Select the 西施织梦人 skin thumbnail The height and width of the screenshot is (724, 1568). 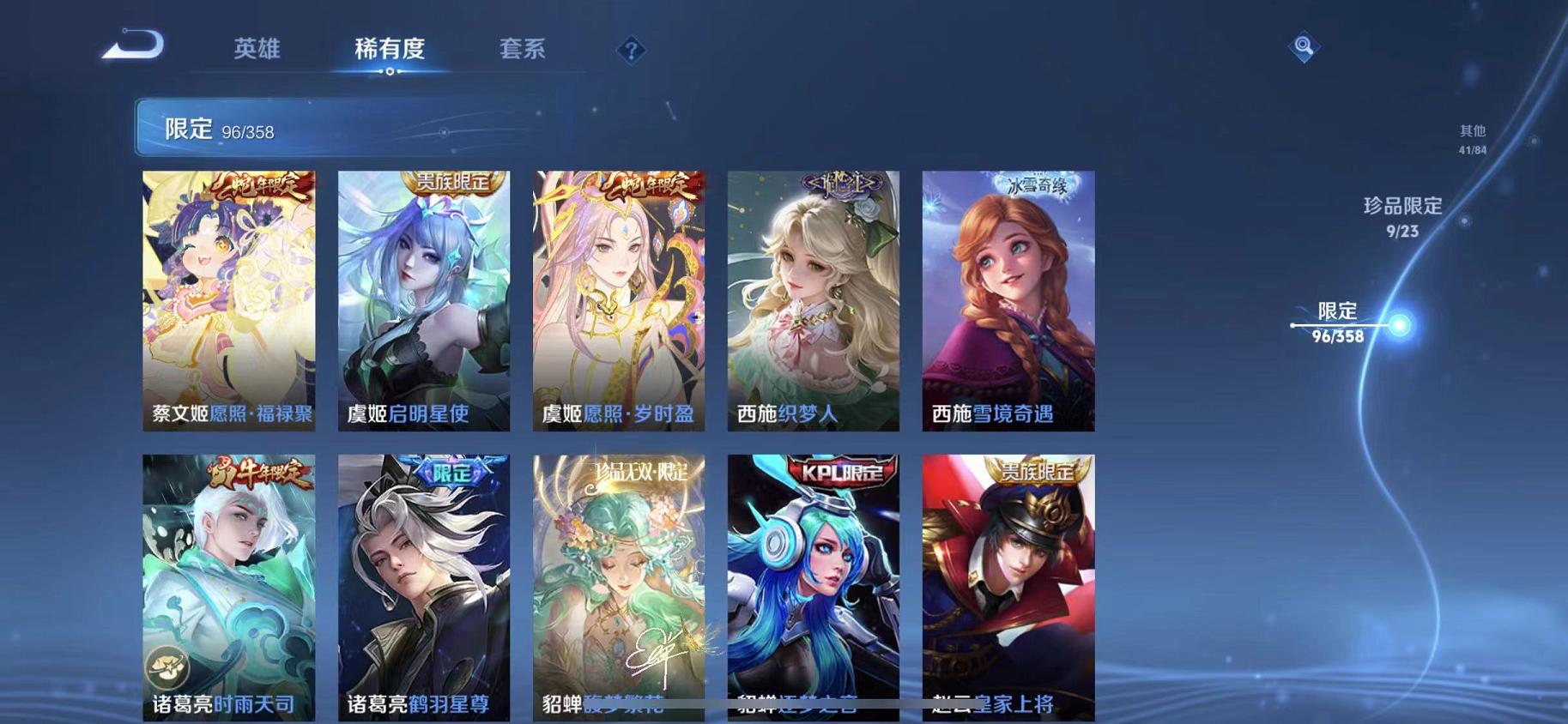(x=811, y=300)
